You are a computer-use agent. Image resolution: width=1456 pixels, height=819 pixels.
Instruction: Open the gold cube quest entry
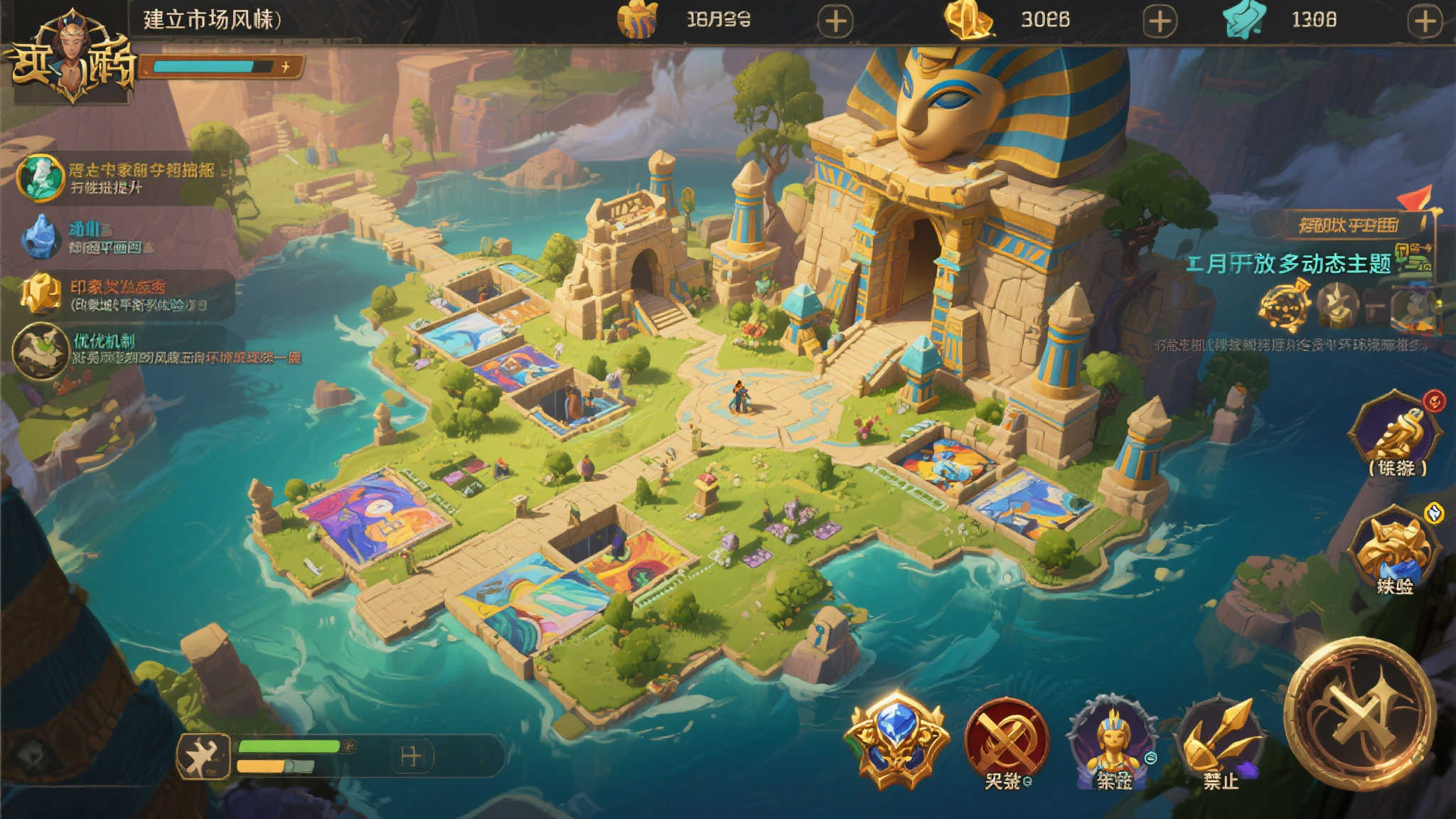[41, 294]
